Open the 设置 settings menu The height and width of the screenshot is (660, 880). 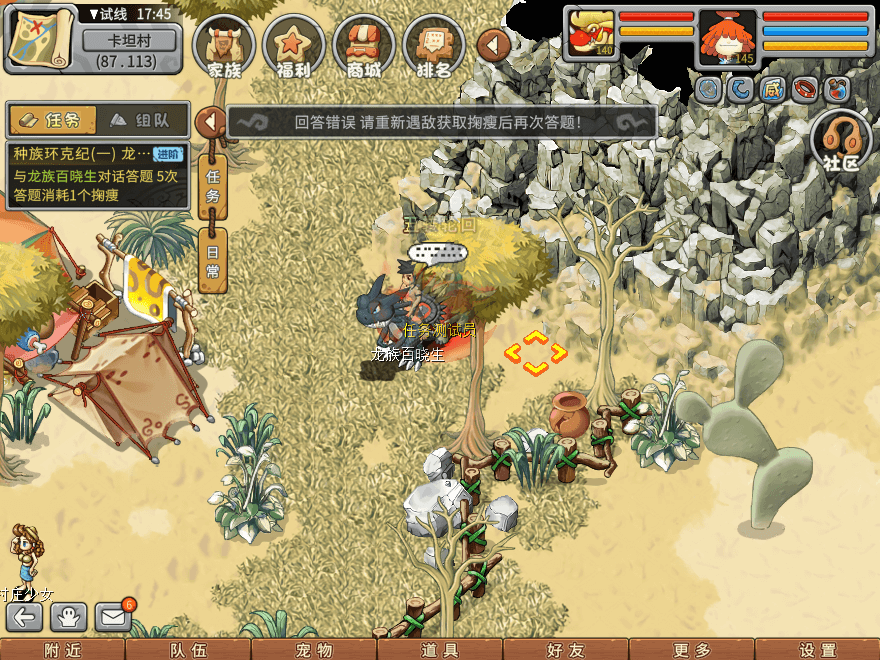tap(817, 650)
